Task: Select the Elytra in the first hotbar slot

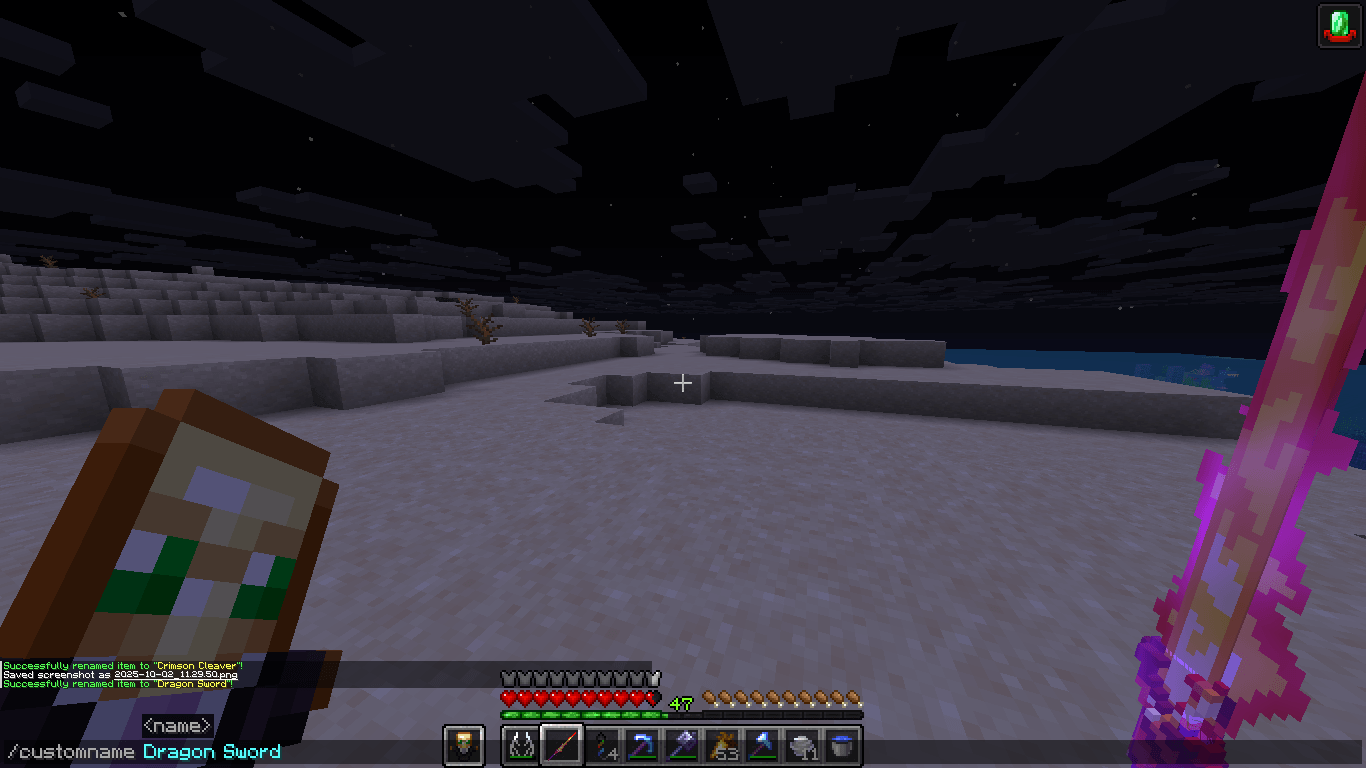Action: coord(521,744)
